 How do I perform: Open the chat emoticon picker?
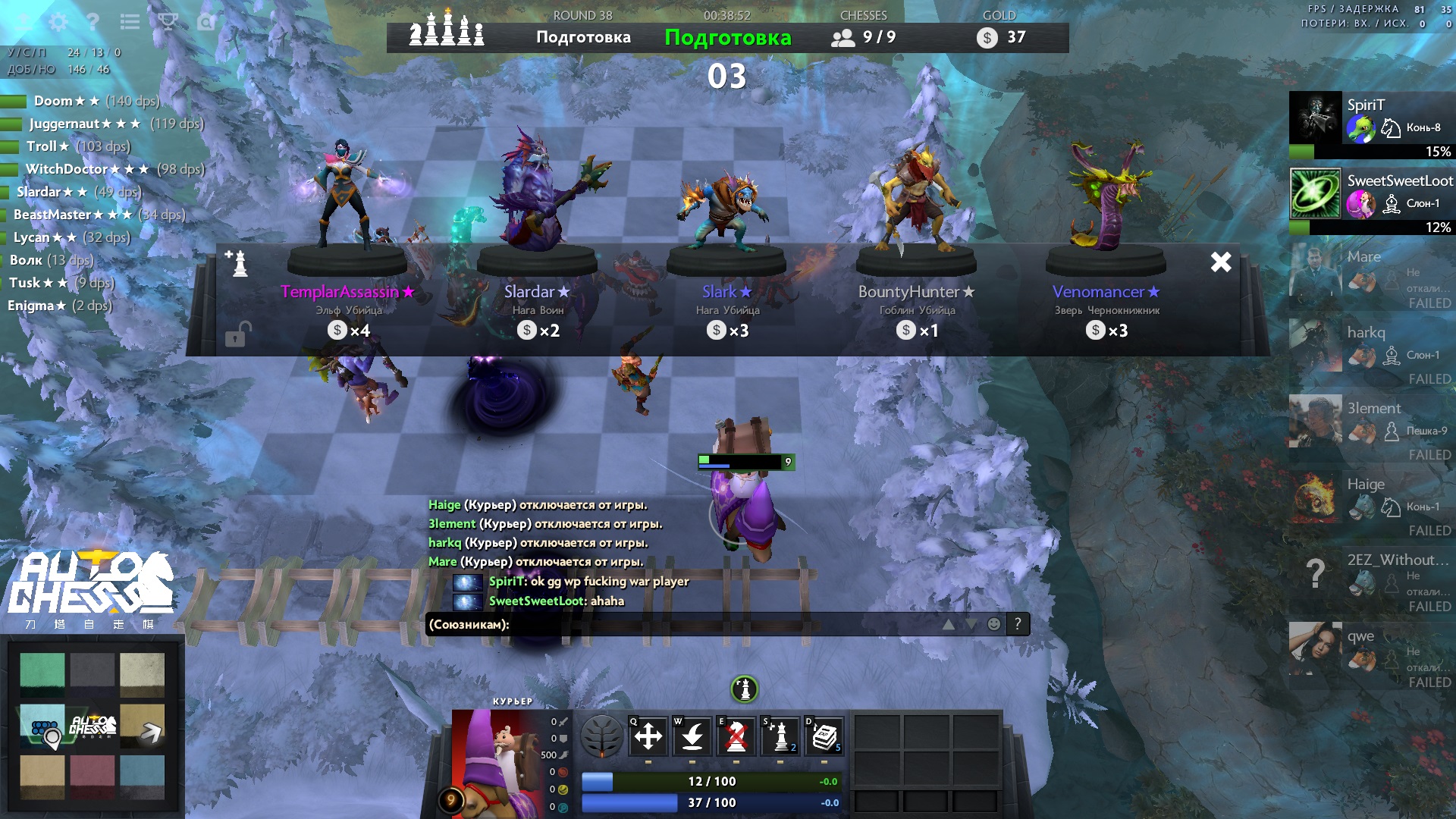pos(993,624)
